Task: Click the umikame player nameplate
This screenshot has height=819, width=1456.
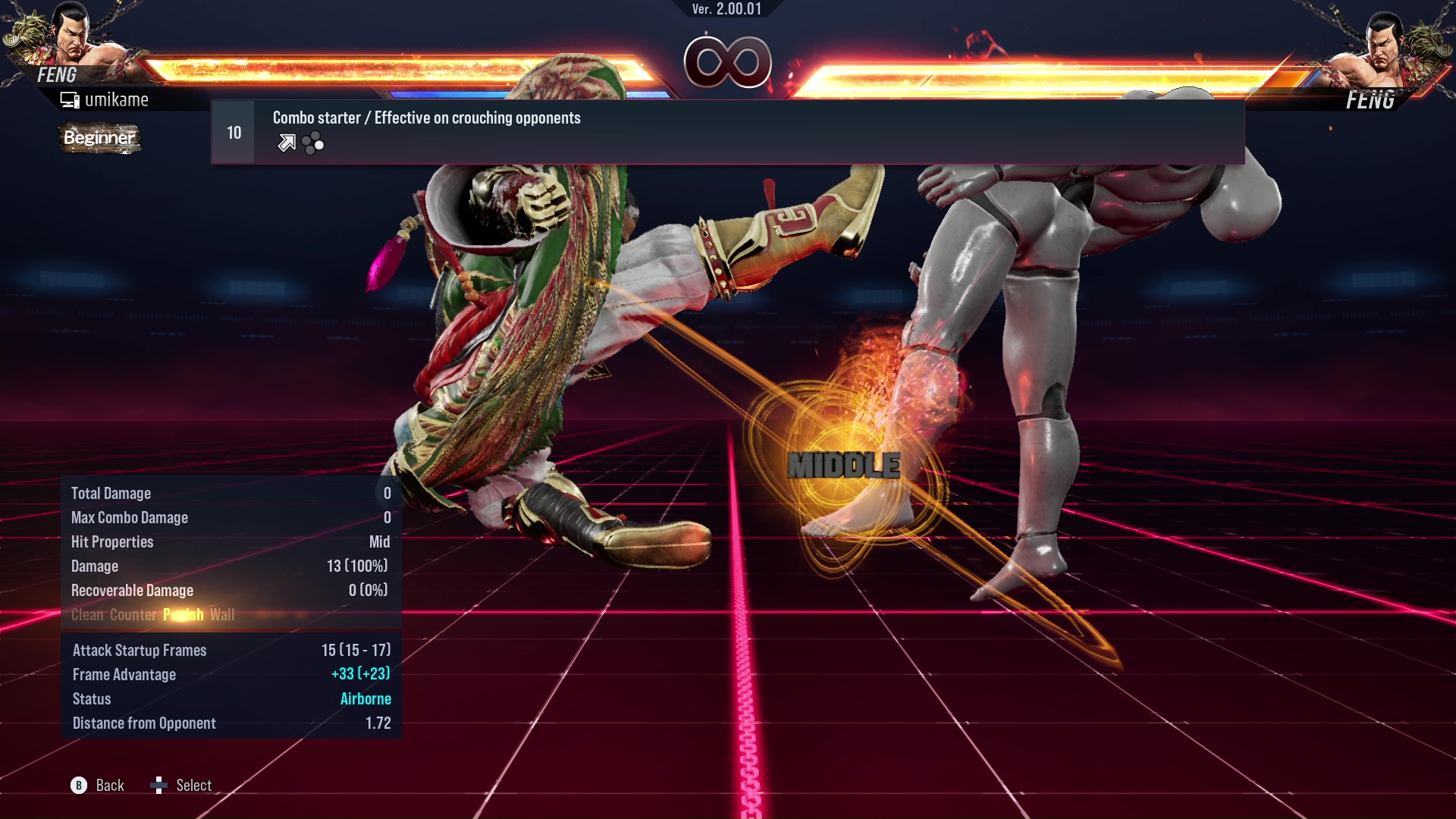Action: 118,99
